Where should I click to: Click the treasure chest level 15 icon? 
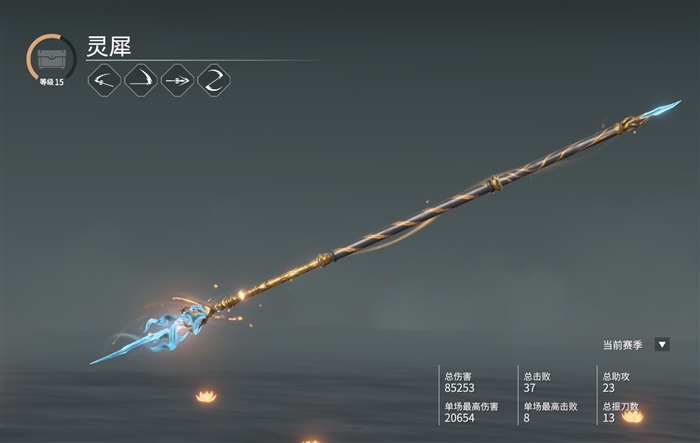click(x=51, y=58)
